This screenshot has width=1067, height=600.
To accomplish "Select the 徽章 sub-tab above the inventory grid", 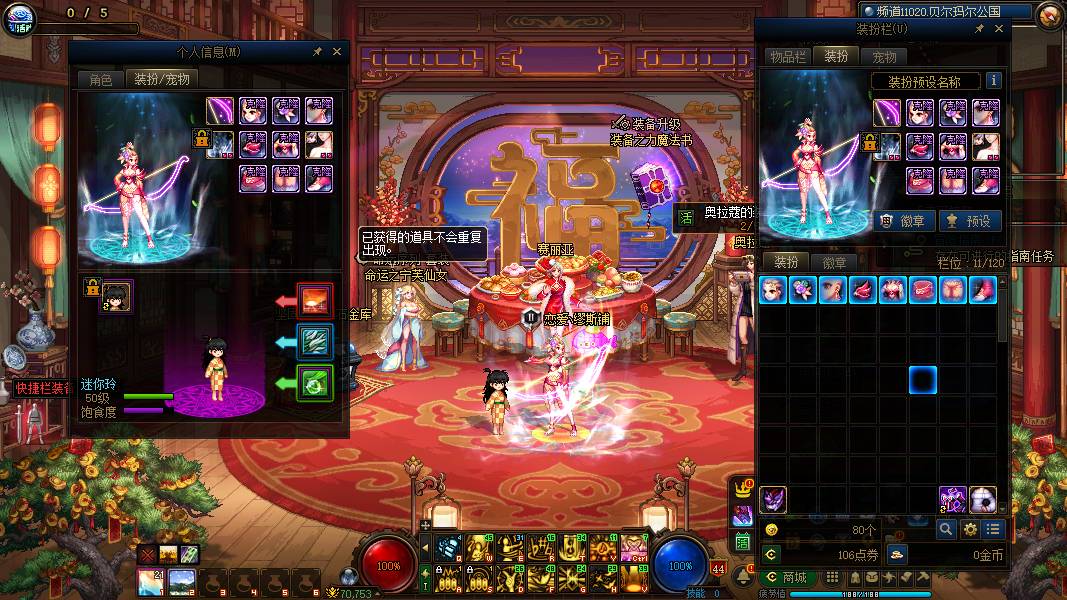I will (x=835, y=262).
